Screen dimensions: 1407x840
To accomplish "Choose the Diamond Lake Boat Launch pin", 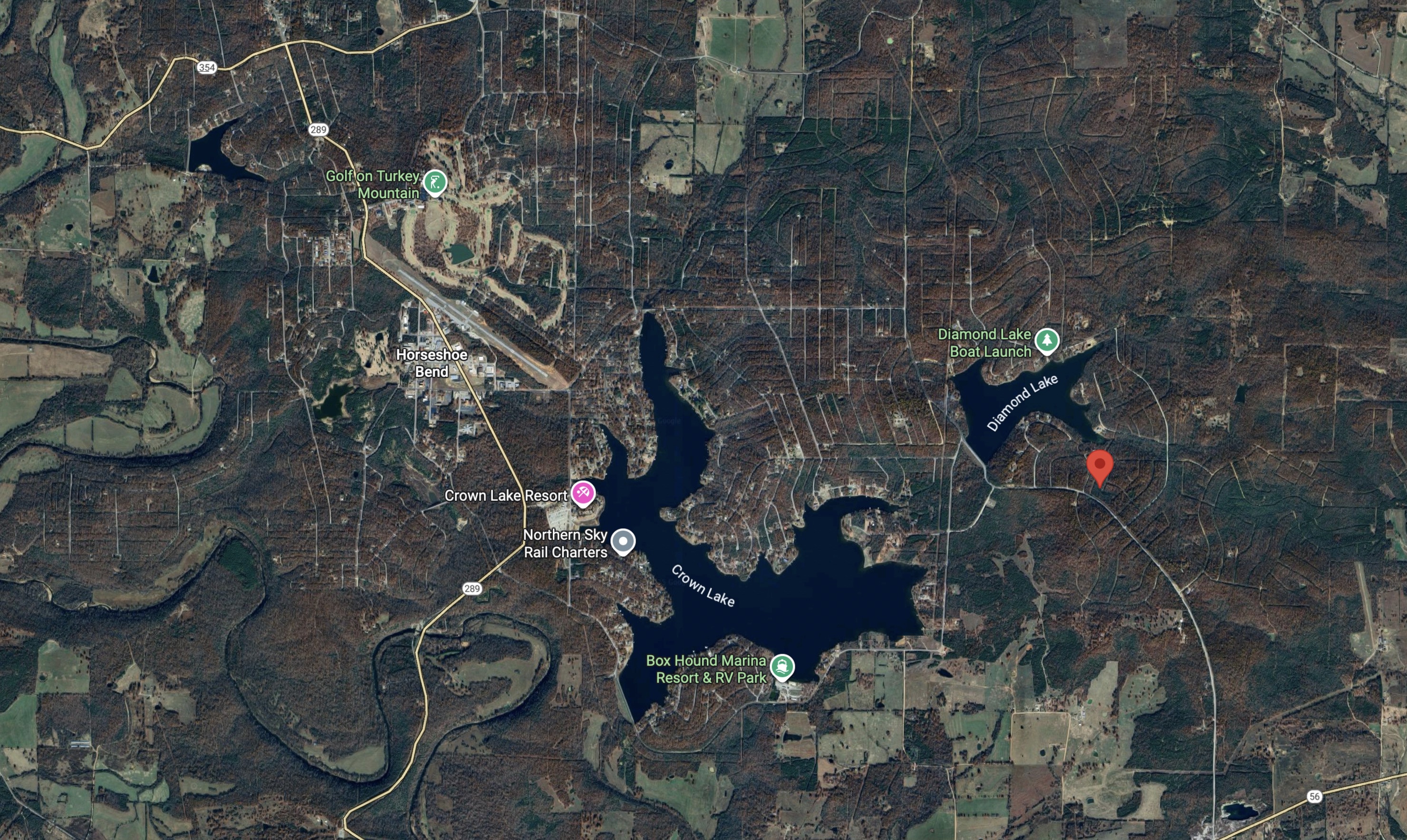I will tap(1046, 341).
